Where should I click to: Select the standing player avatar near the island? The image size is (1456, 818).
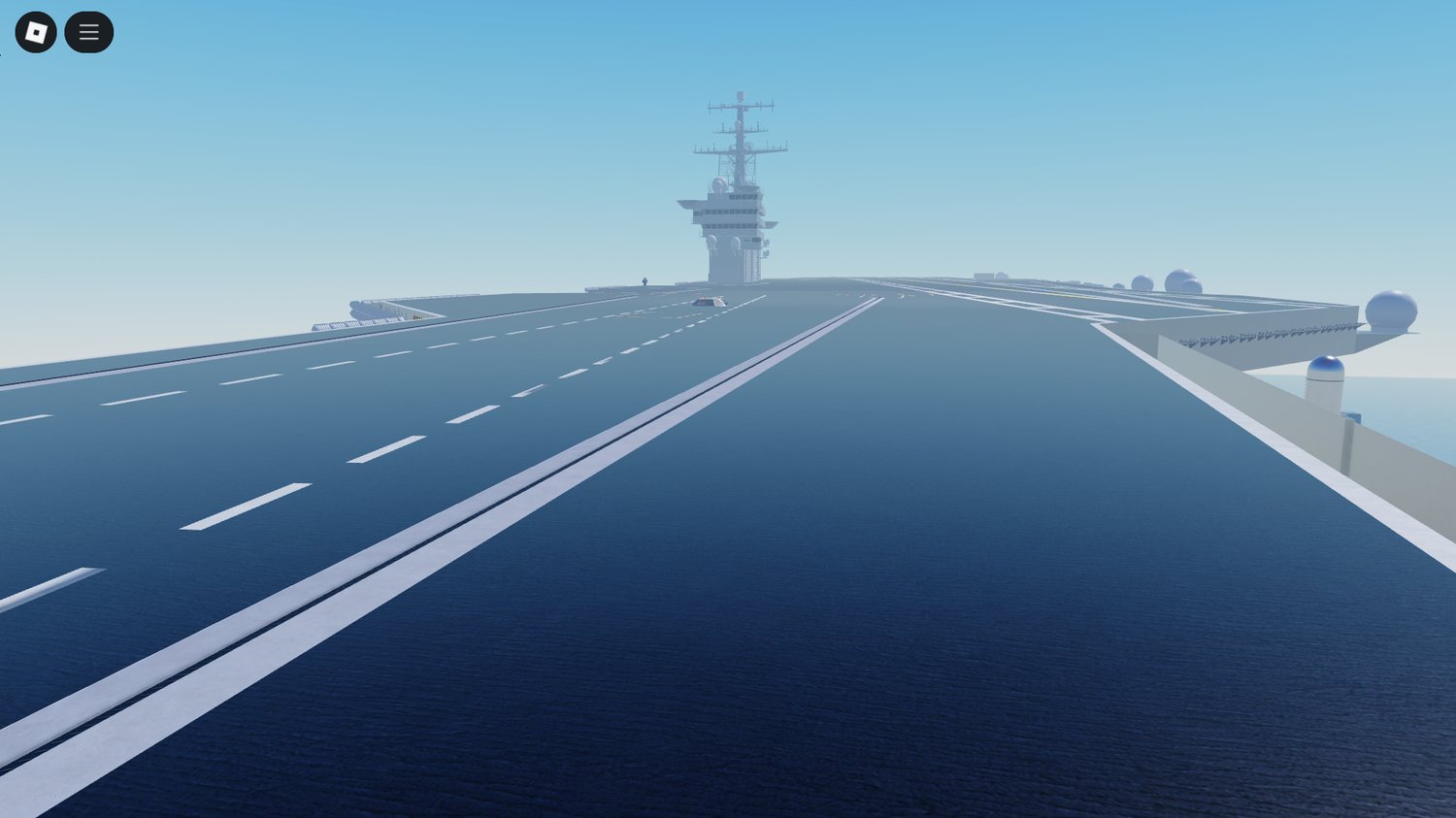click(x=645, y=280)
